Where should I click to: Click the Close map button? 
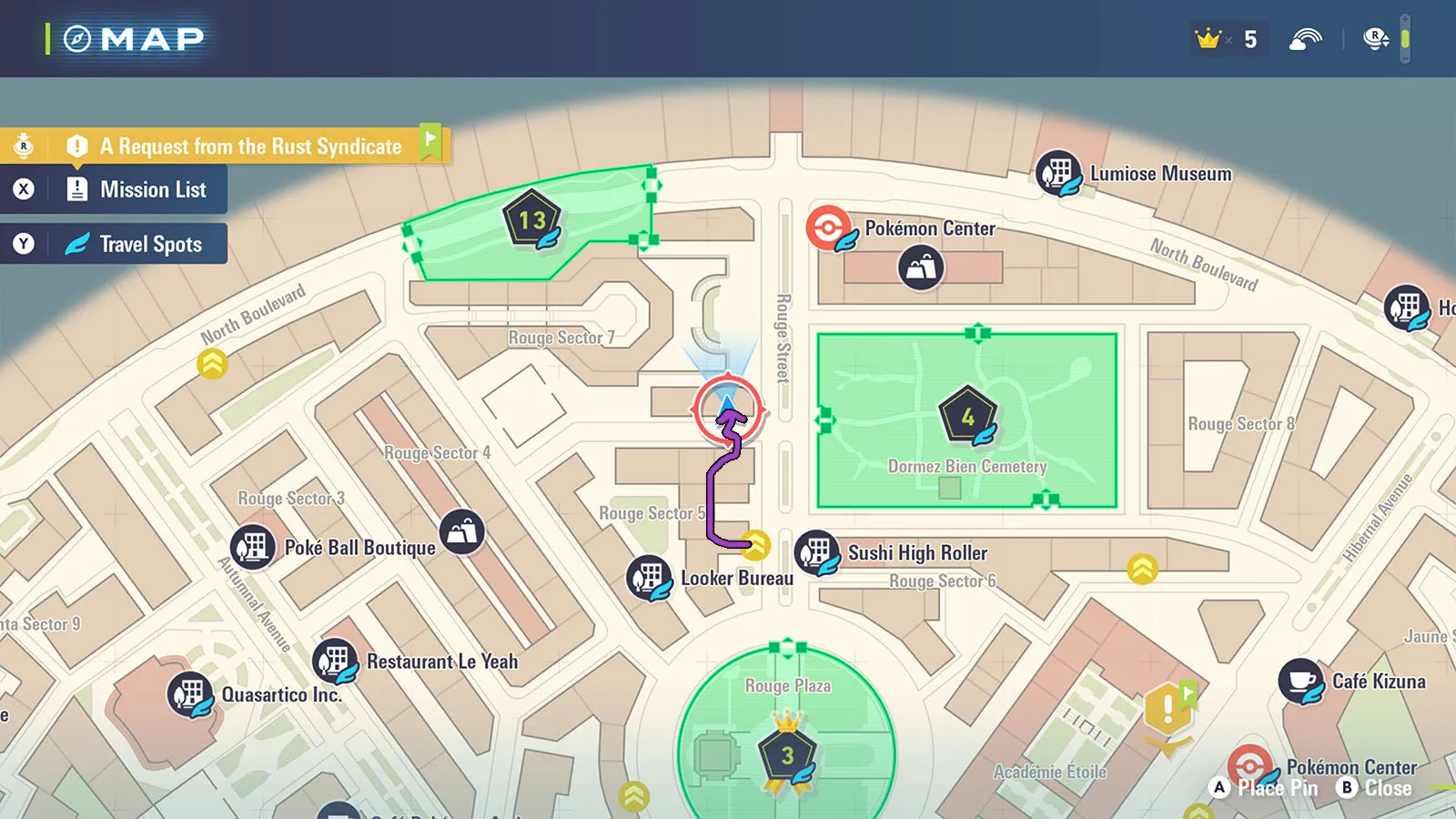click(1375, 788)
